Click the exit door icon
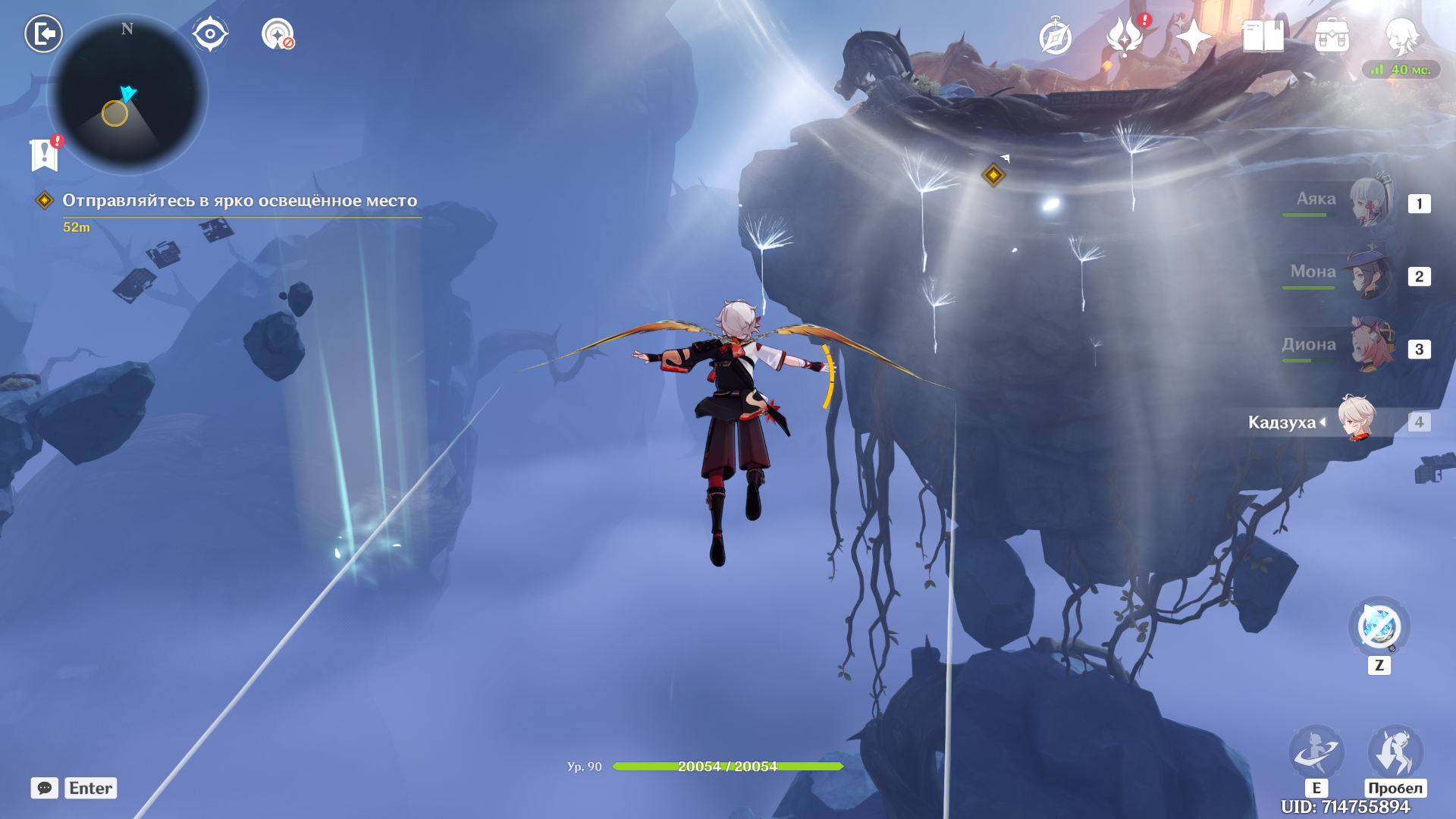 [43, 34]
